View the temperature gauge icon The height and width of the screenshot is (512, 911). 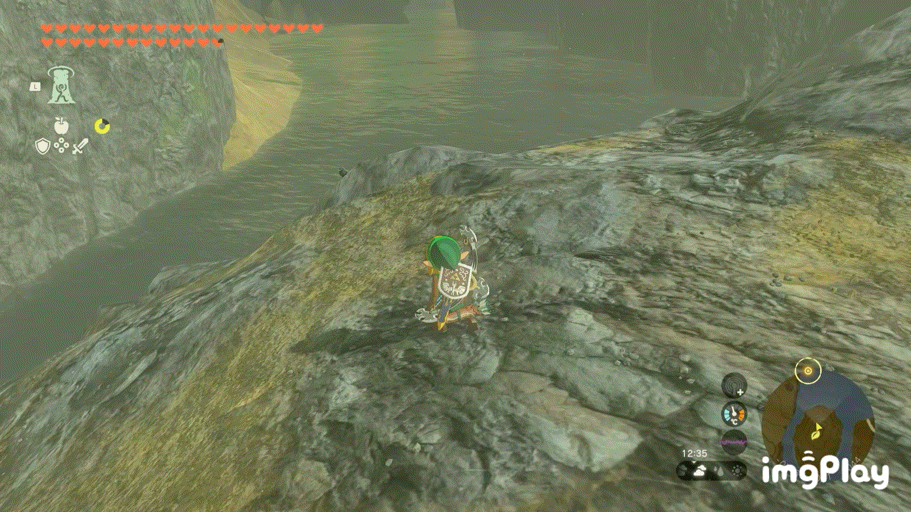(x=735, y=413)
